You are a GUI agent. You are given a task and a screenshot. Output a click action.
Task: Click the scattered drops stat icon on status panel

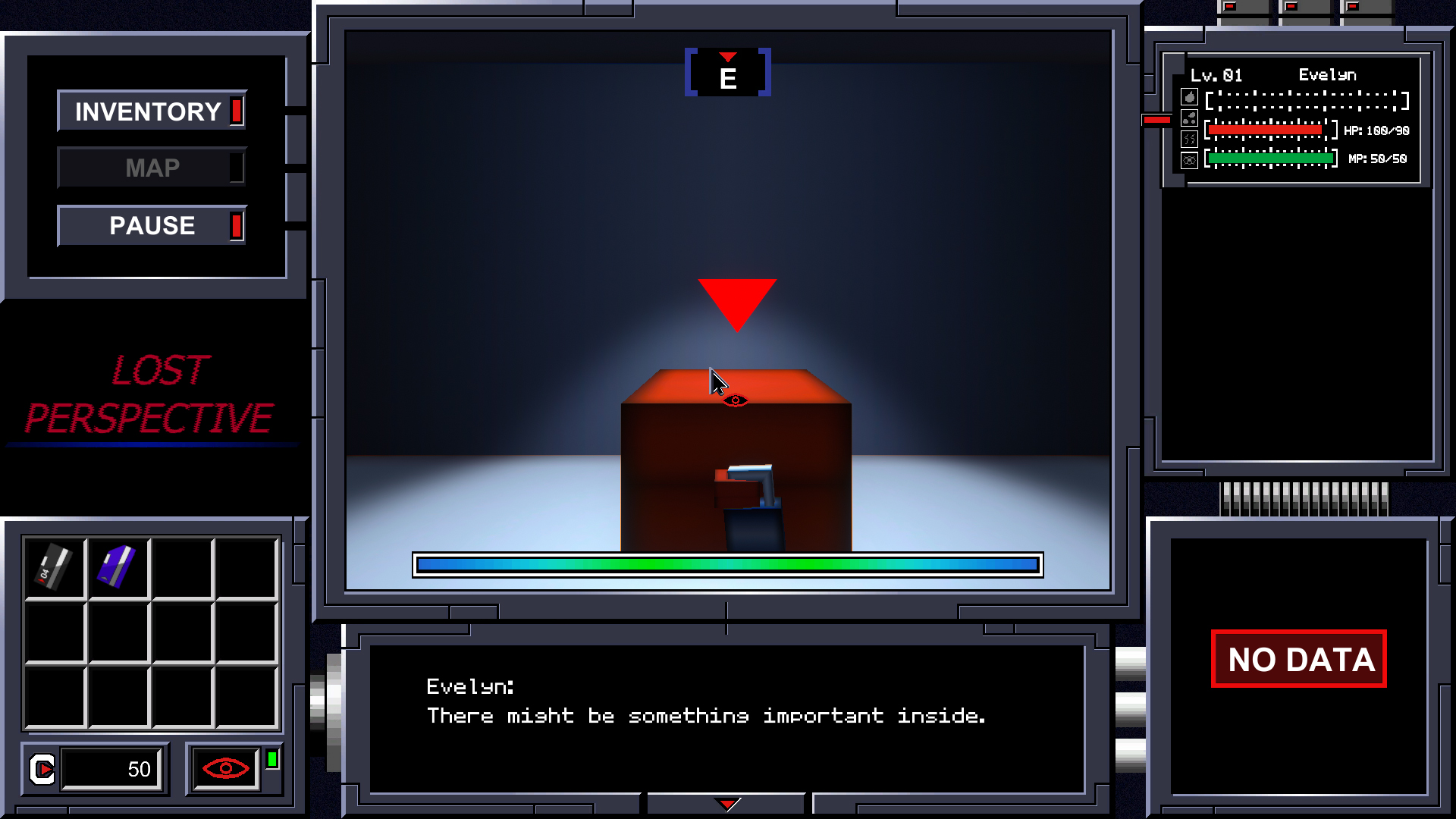pos(1188,119)
